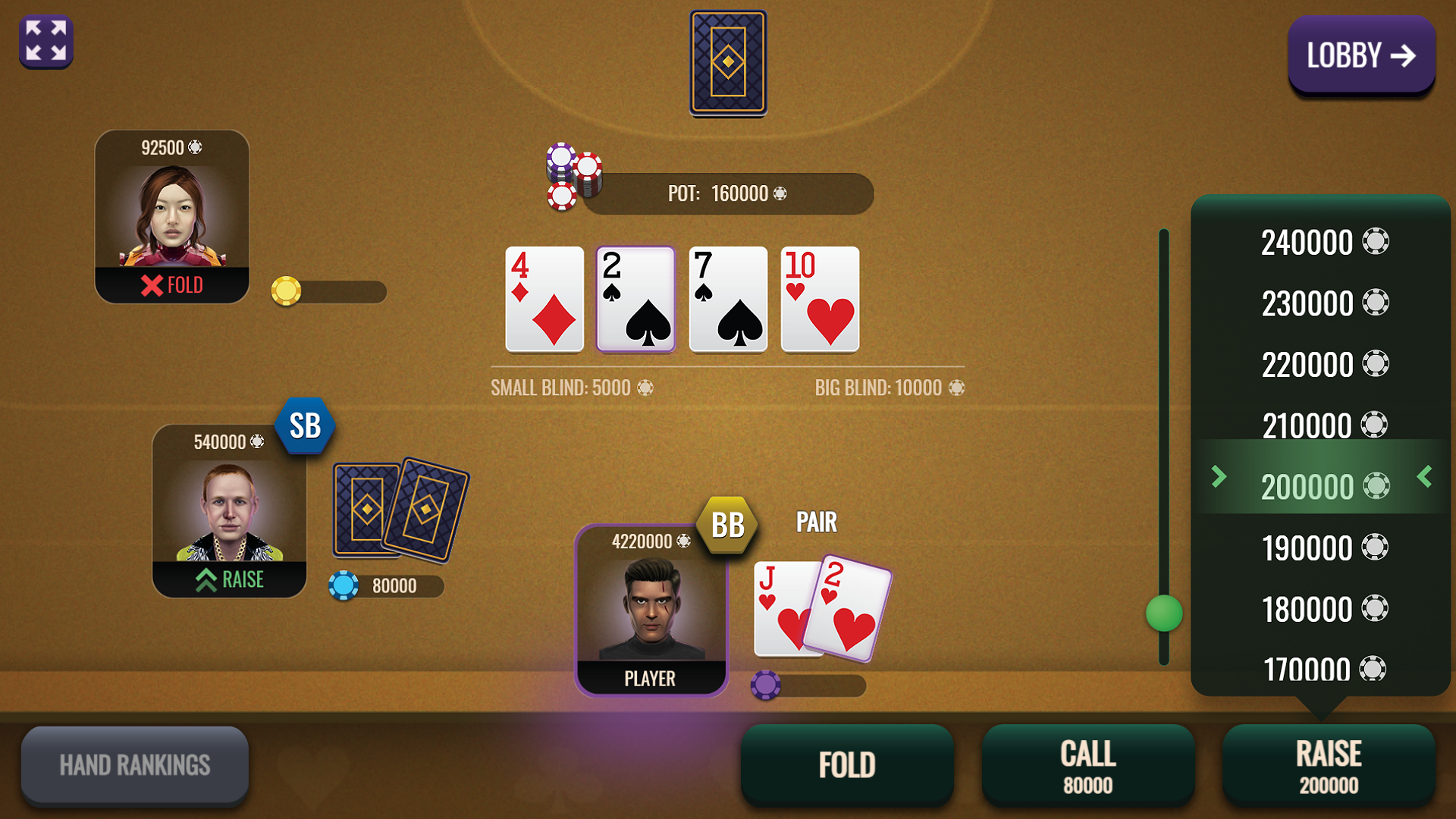Call the 80000 bet
Viewport: 1456px width, 819px height.
[x=1088, y=764]
